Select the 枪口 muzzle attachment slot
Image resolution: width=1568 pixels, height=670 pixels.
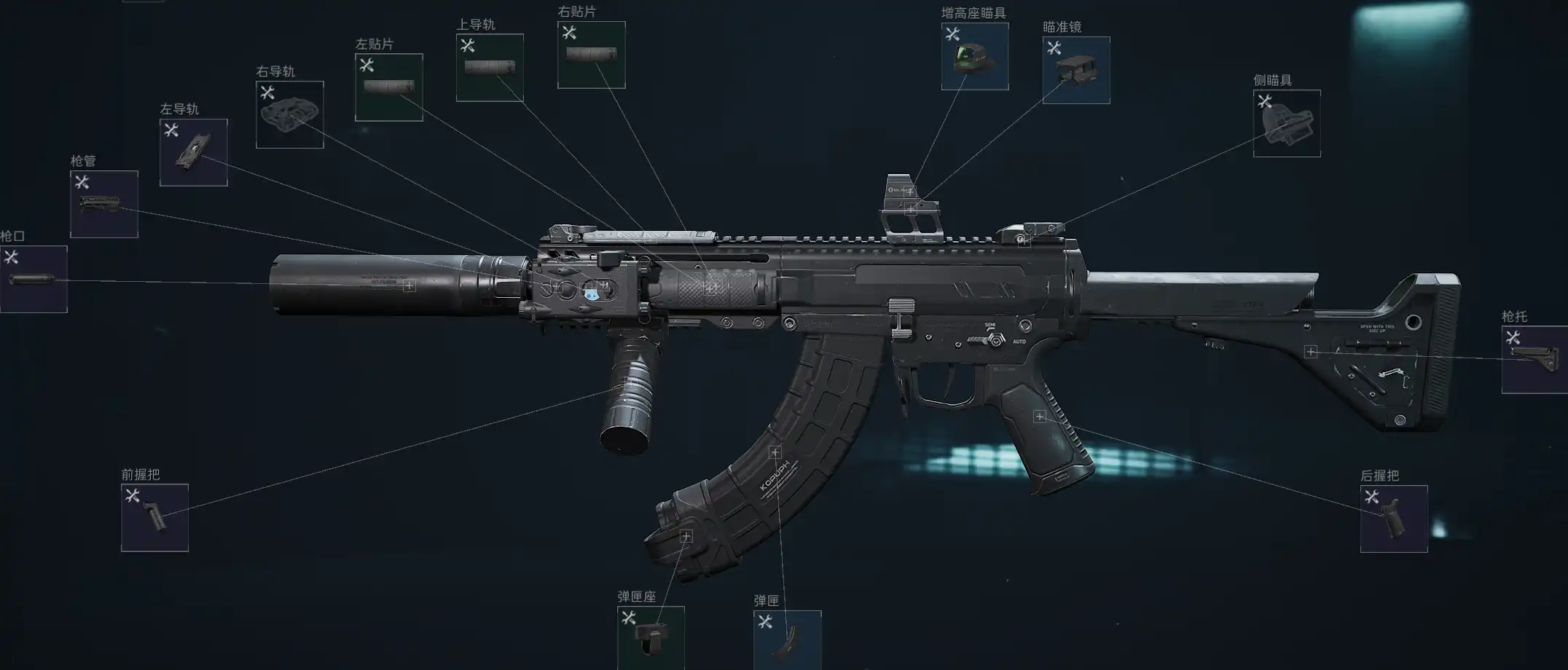point(34,280)
